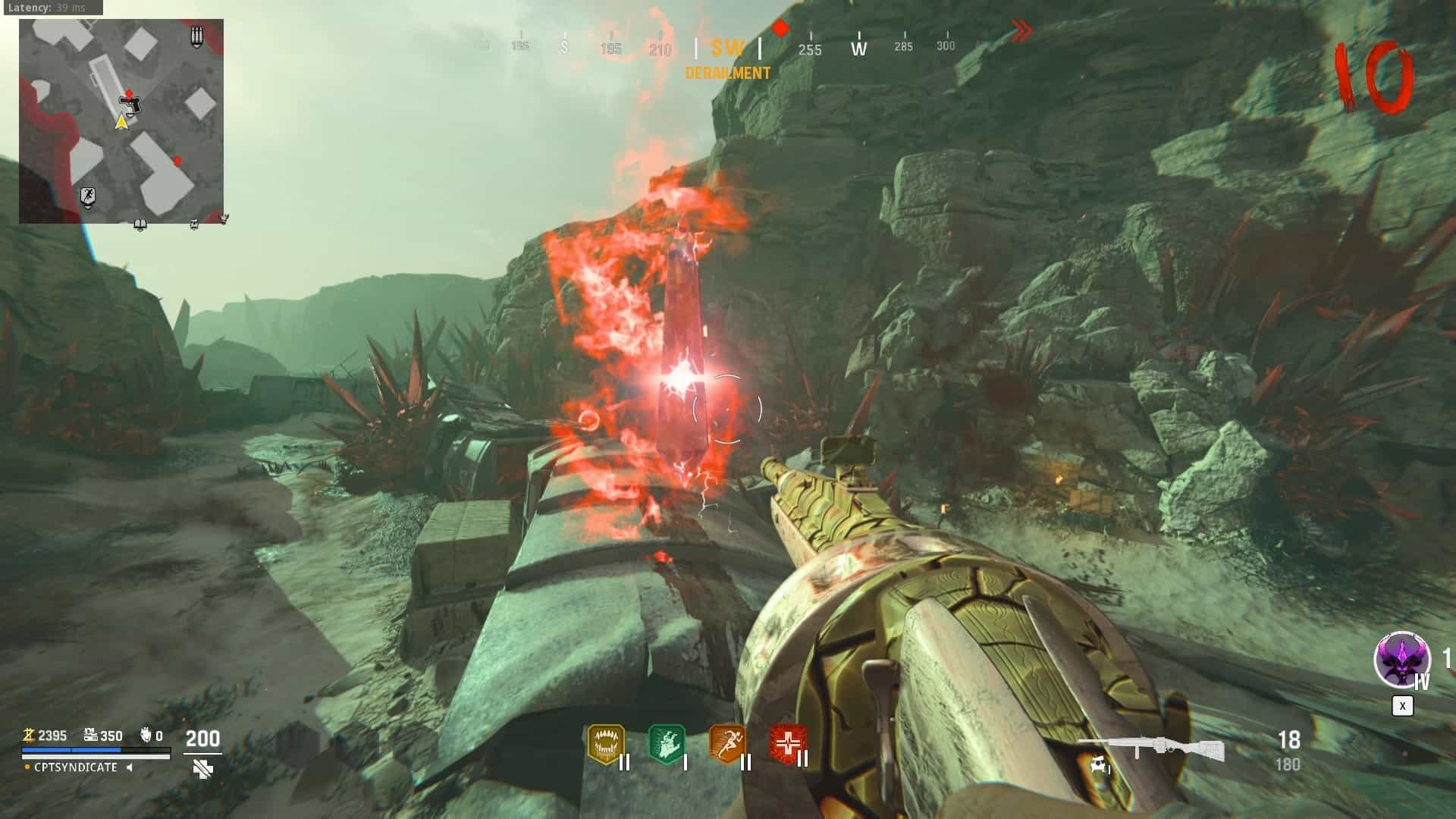
Task: Click the red diamond marker on compass
Action: point(780,29)
